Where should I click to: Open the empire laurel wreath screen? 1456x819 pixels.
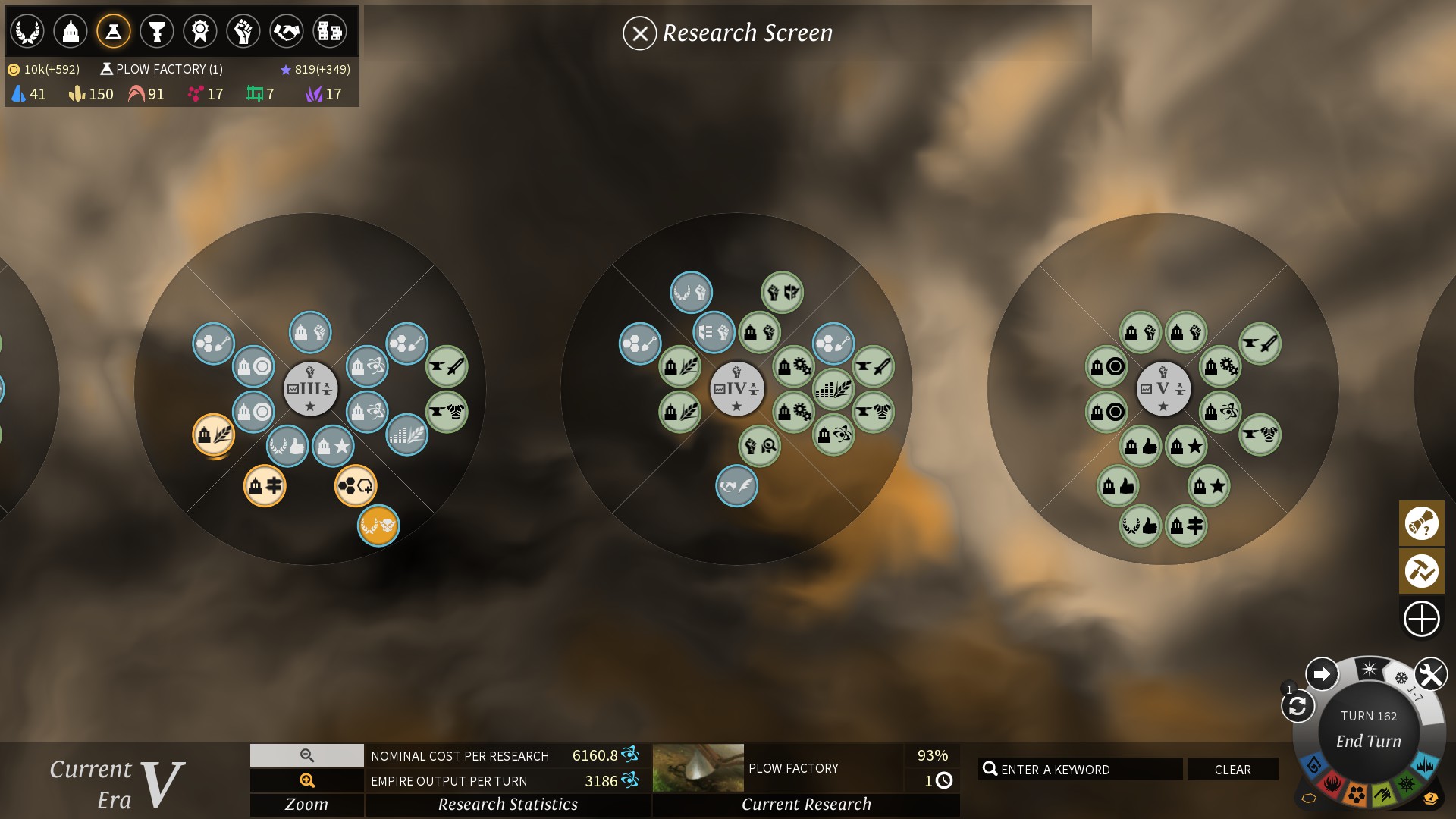[27, 31]
